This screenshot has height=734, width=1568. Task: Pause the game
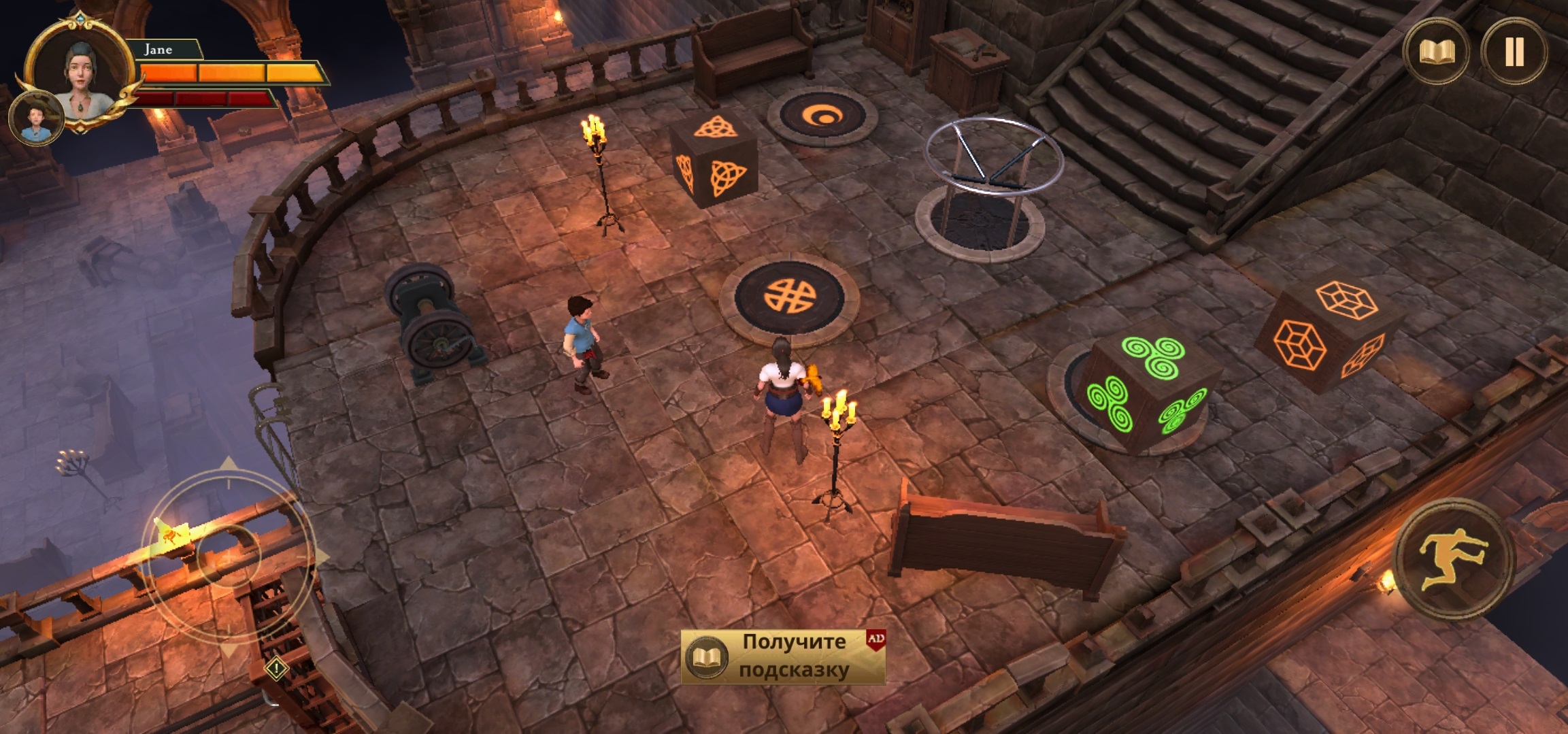(1514, 52)
